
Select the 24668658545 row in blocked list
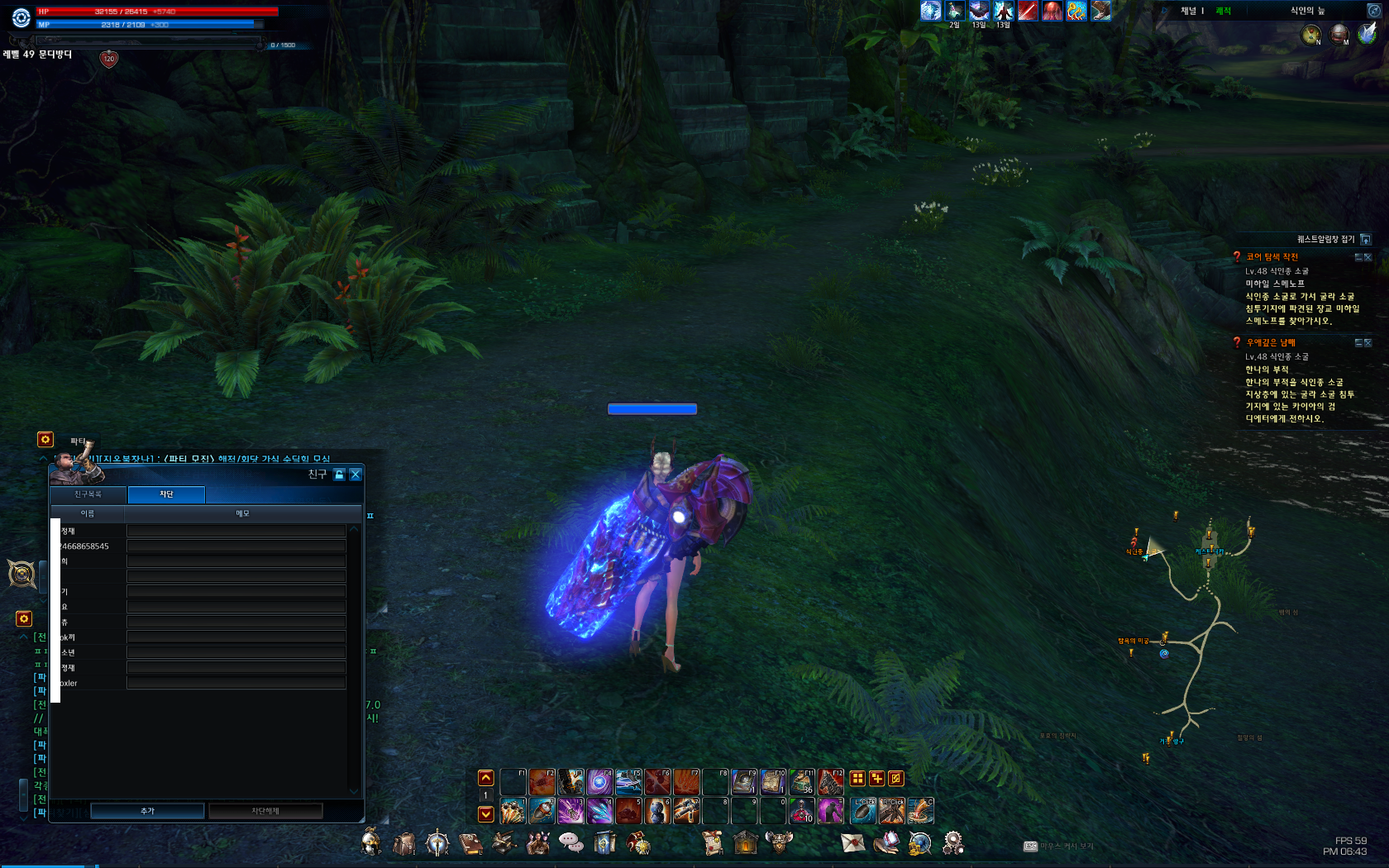pos(85,546)
